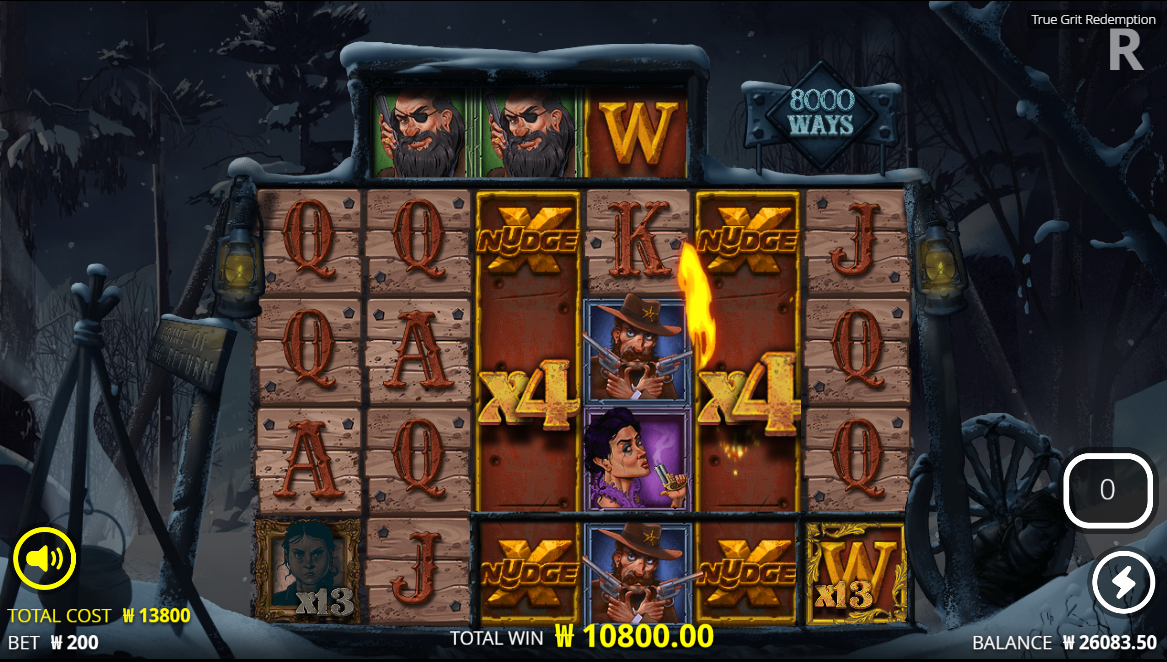The height and width of the screenshot is (662, 1167).
Task: Open the BET ₩200 bet selector
Action: 53,642
